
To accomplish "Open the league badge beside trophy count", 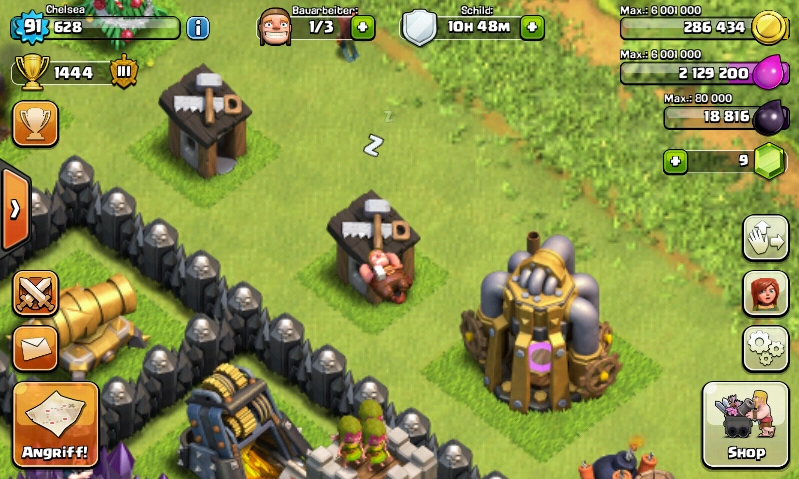I will pyautogui.click(x=123, y=72).
